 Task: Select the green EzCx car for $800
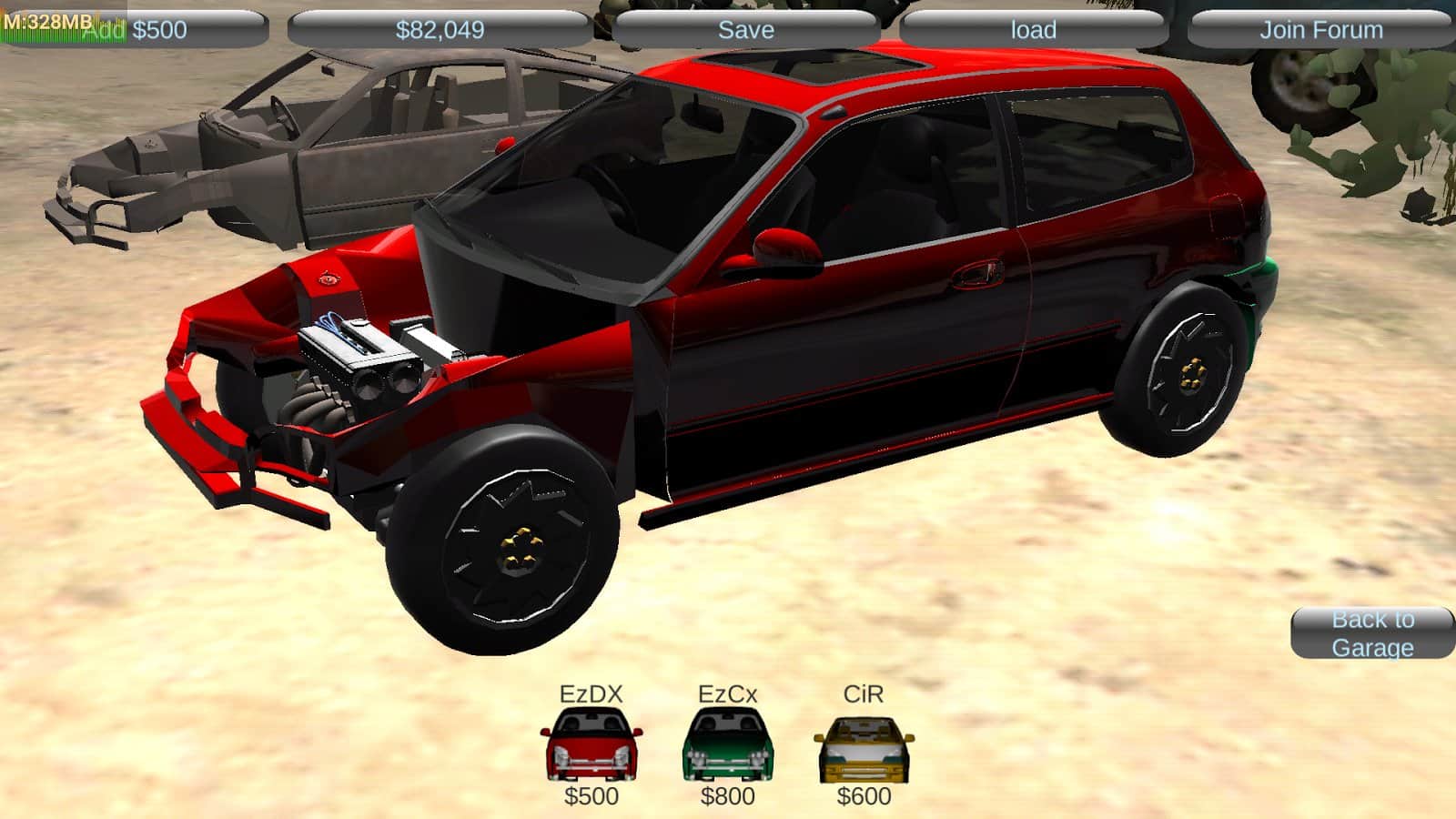click(727, 746)
